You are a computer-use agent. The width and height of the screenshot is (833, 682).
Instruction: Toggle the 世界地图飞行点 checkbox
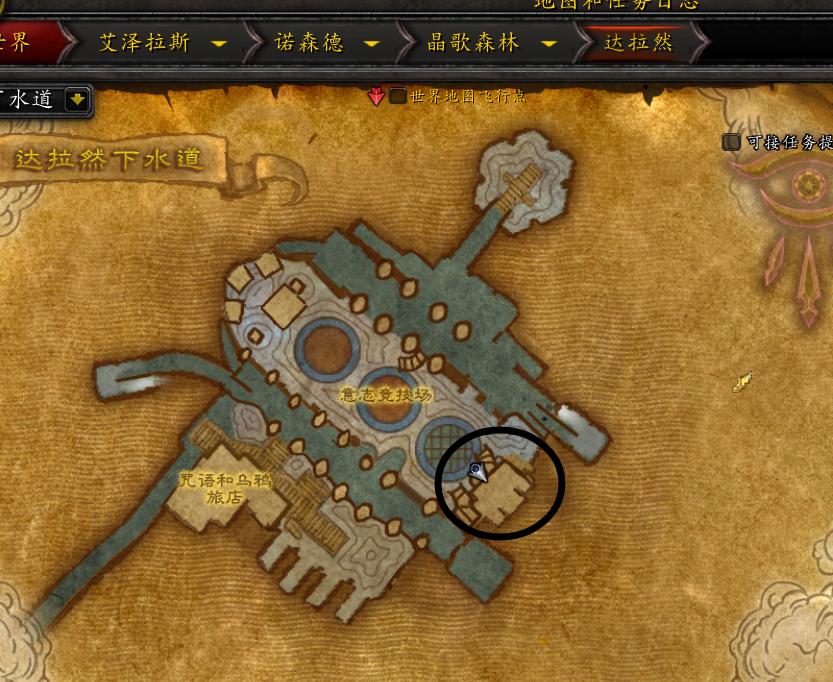398,96
